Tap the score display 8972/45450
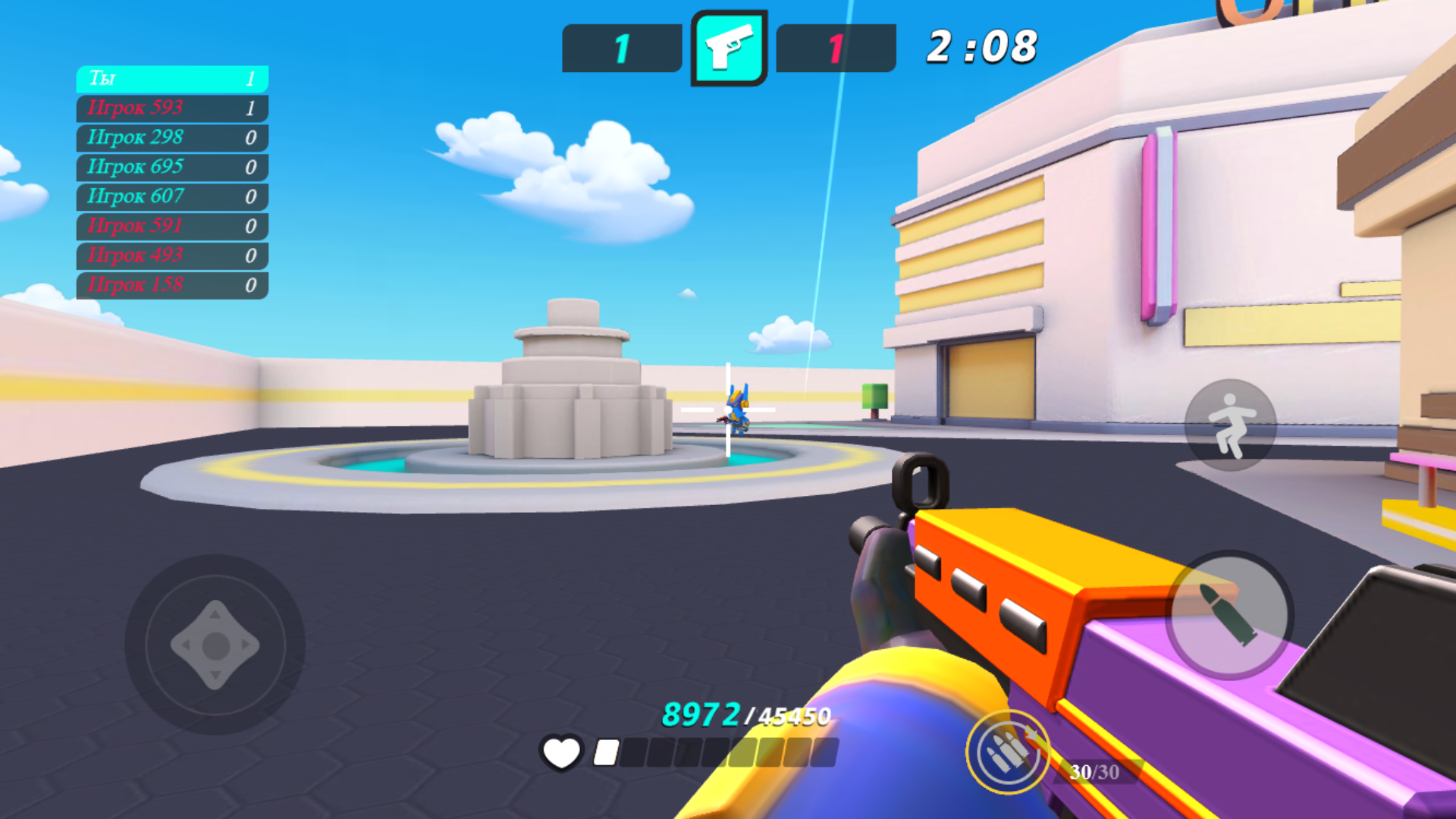This screenshot has width=1456, height=819. pos(745,714)
